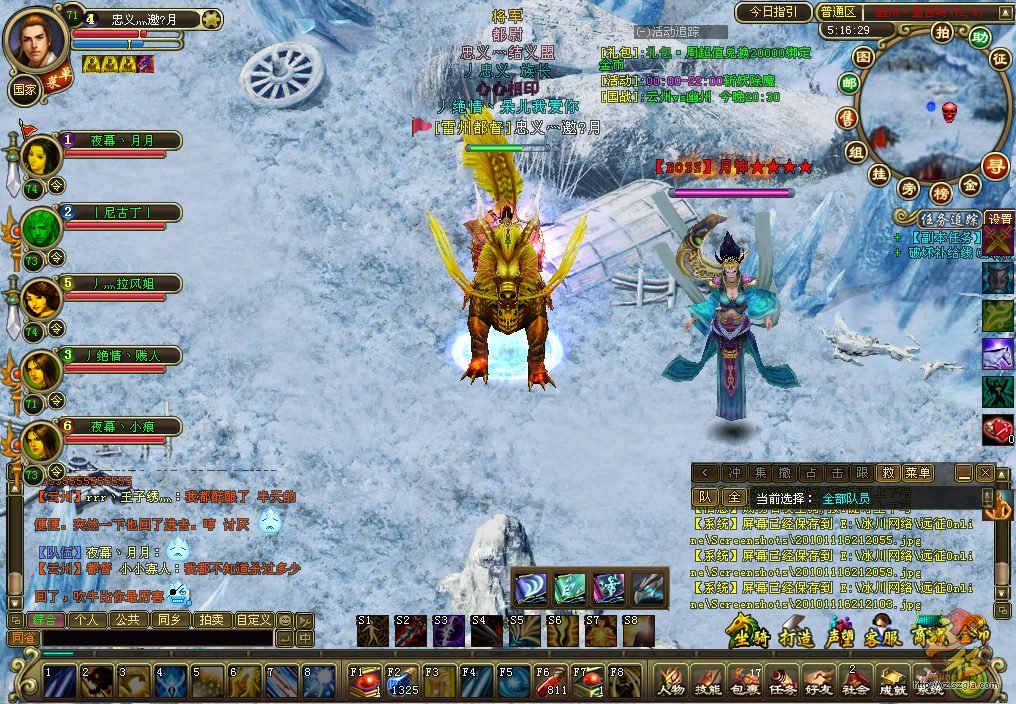Open the 今日指引 daily guide
The width and height of the screenshot is (1016, 704).
pyautogui.click(x=773, y=12)
